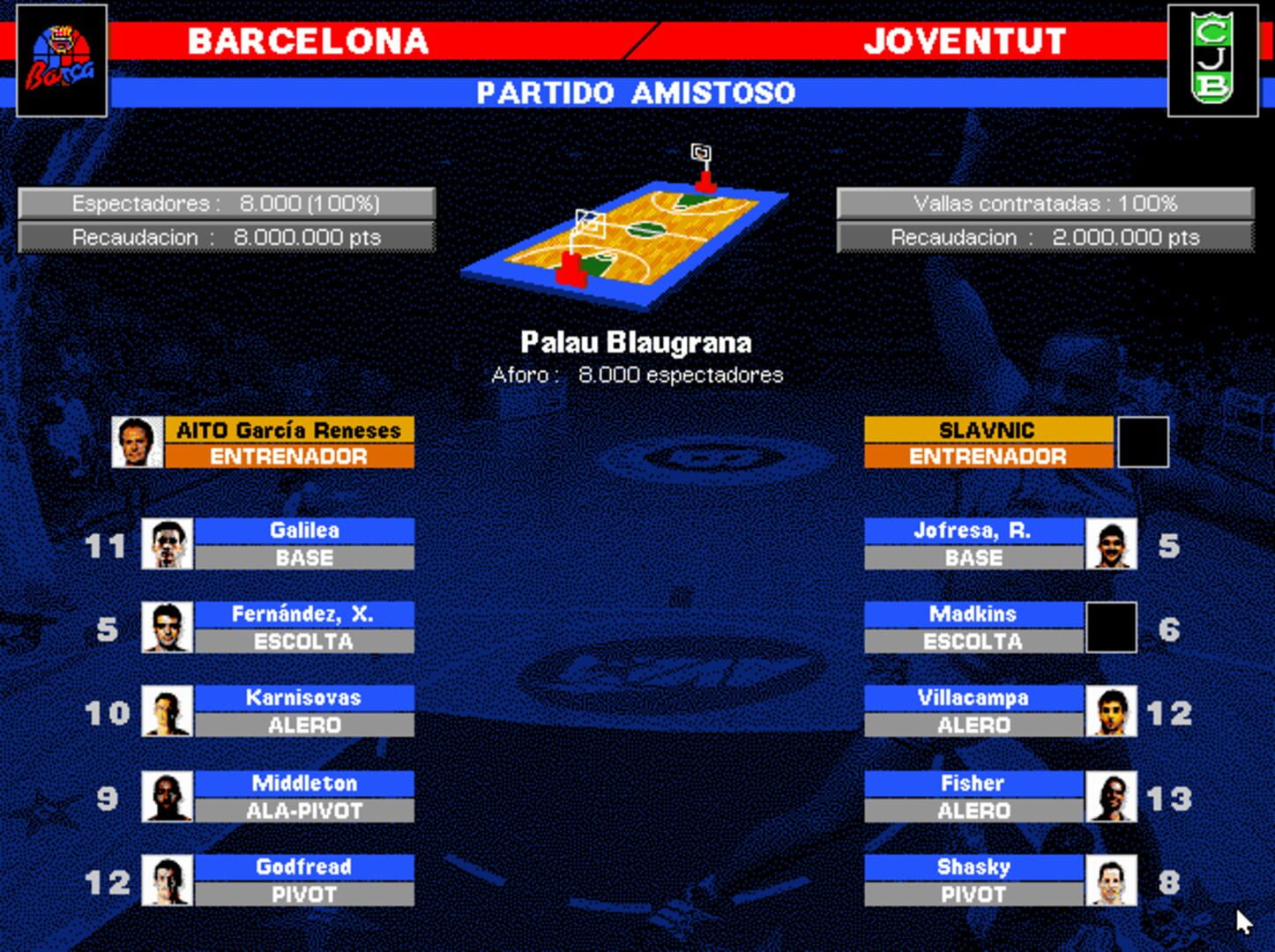The width and height of the screenshot is (1275, 952).
Task: Select Villacampa's player portrait
Action: [x=1112, y=711]
